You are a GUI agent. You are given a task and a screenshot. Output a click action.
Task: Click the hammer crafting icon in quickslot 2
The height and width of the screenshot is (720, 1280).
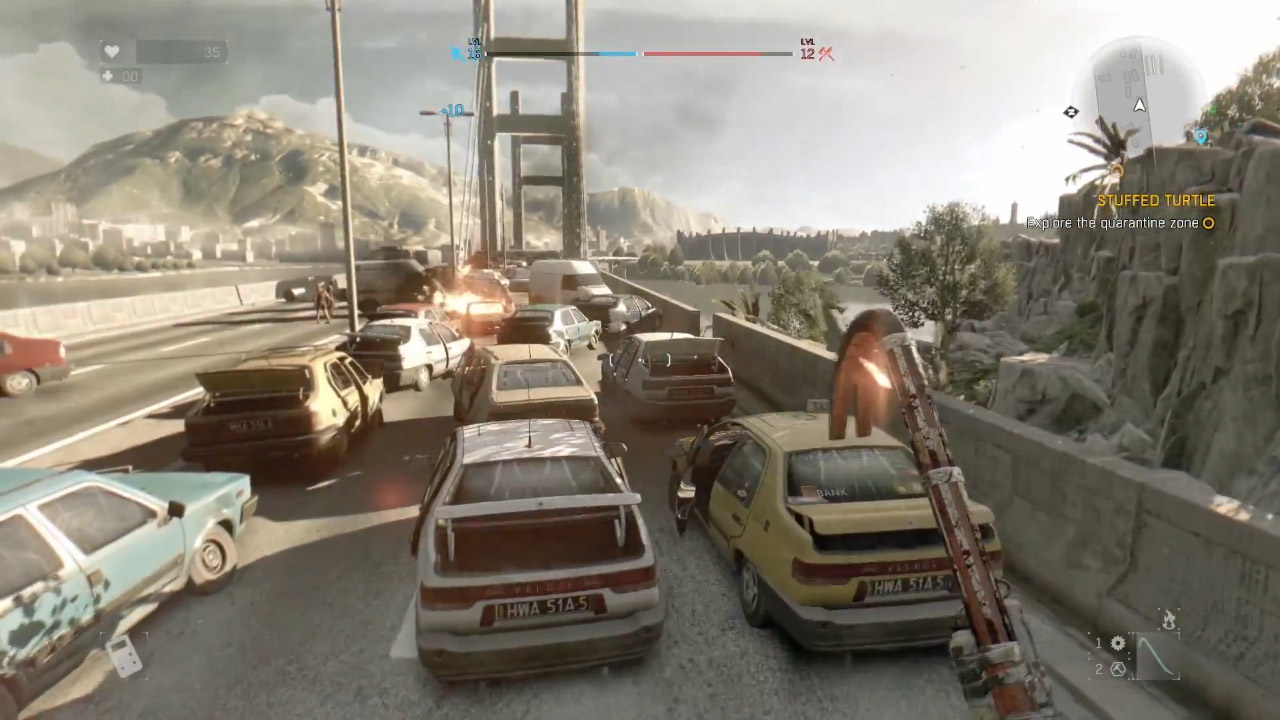point(1117,669)
